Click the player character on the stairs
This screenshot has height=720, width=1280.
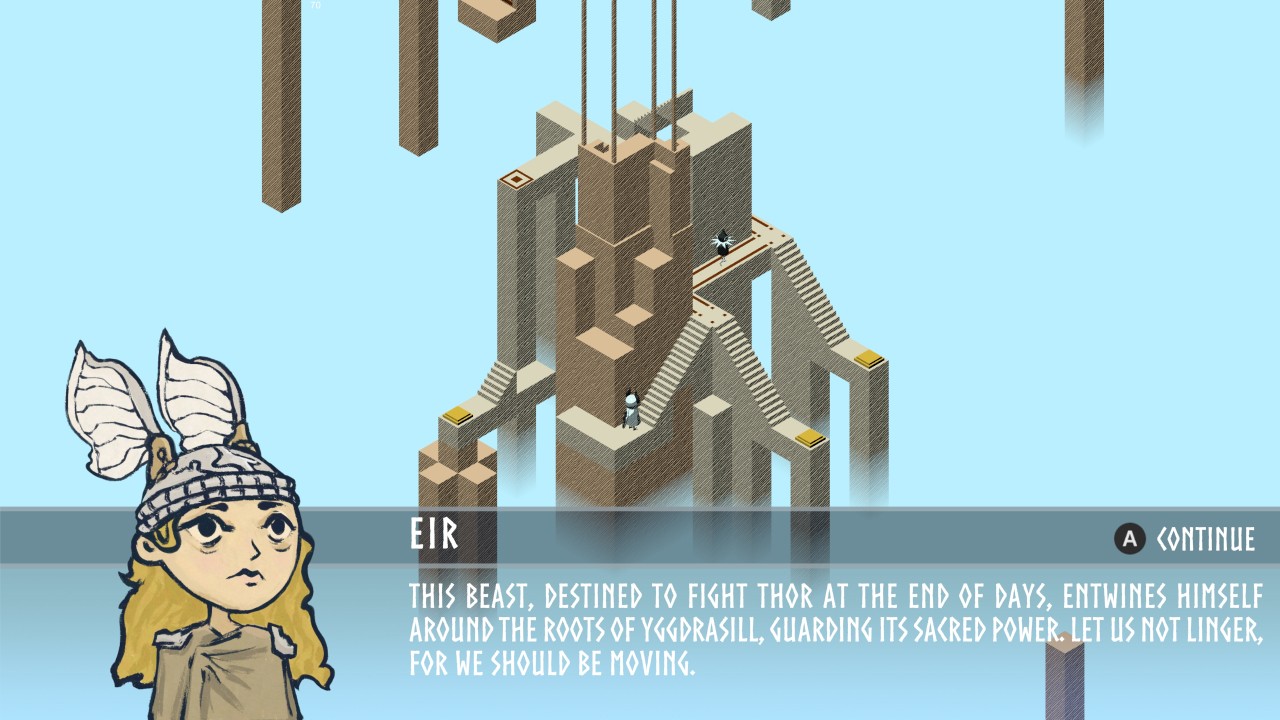coord(632,407)
